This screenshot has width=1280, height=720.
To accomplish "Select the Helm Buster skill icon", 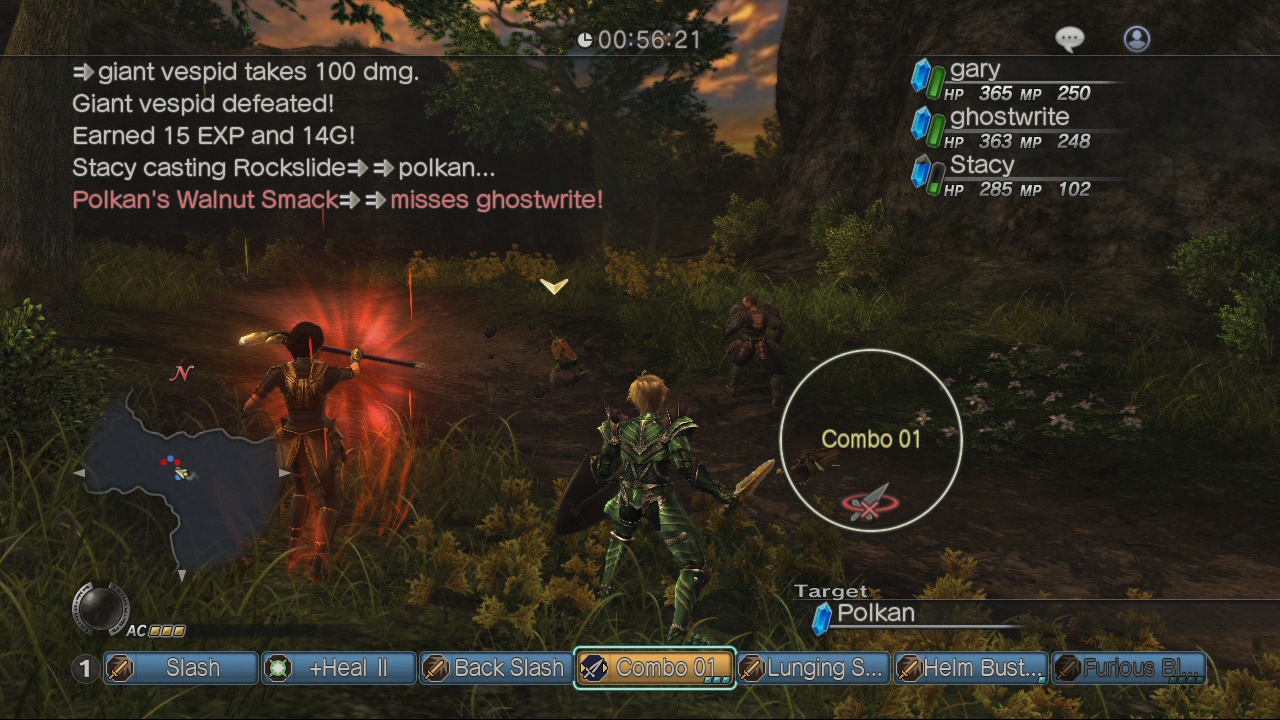I will [x=909, y=668].
